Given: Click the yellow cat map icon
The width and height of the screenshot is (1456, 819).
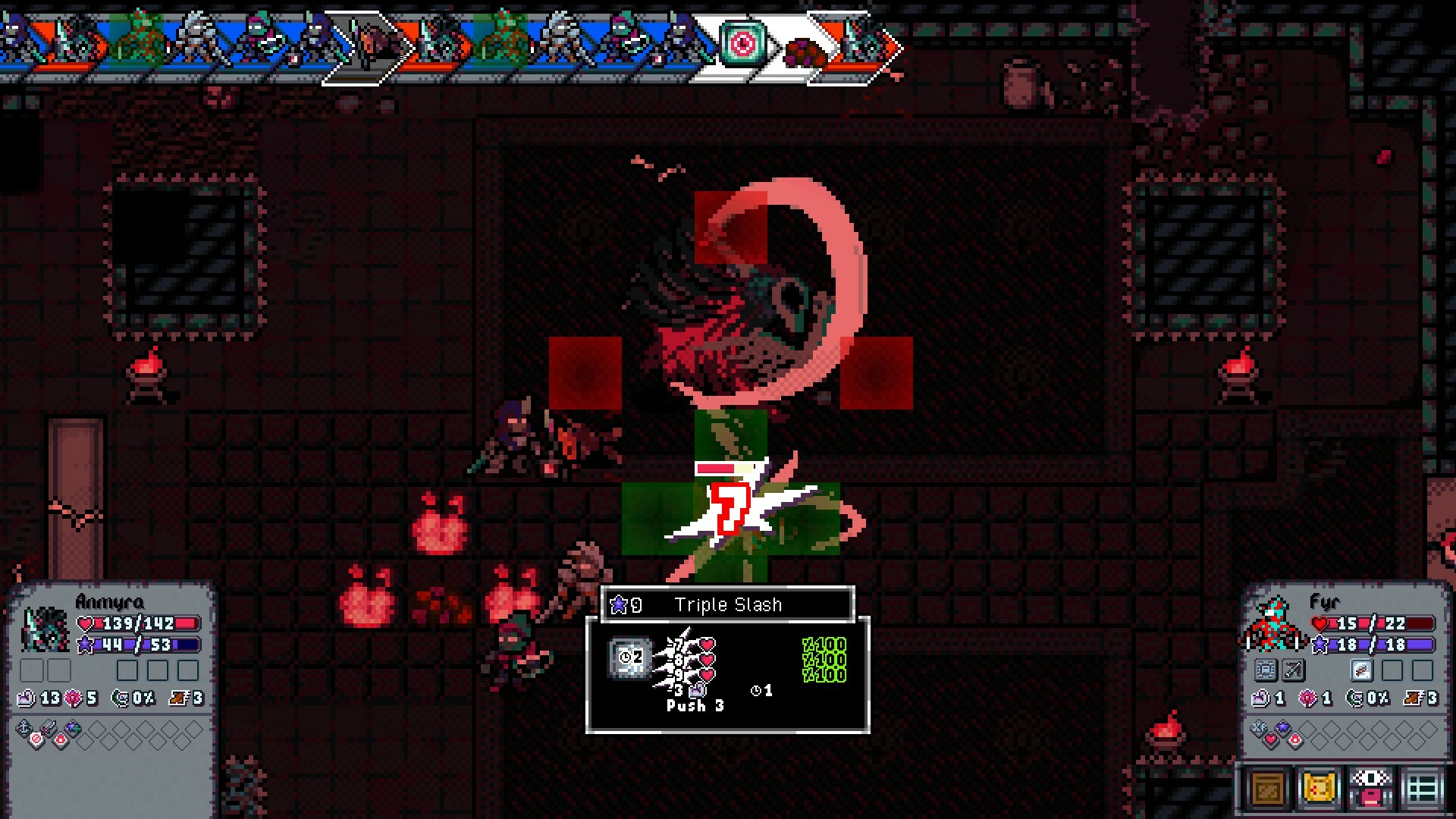Looking at the screenshot, I should click(1319, 789).
